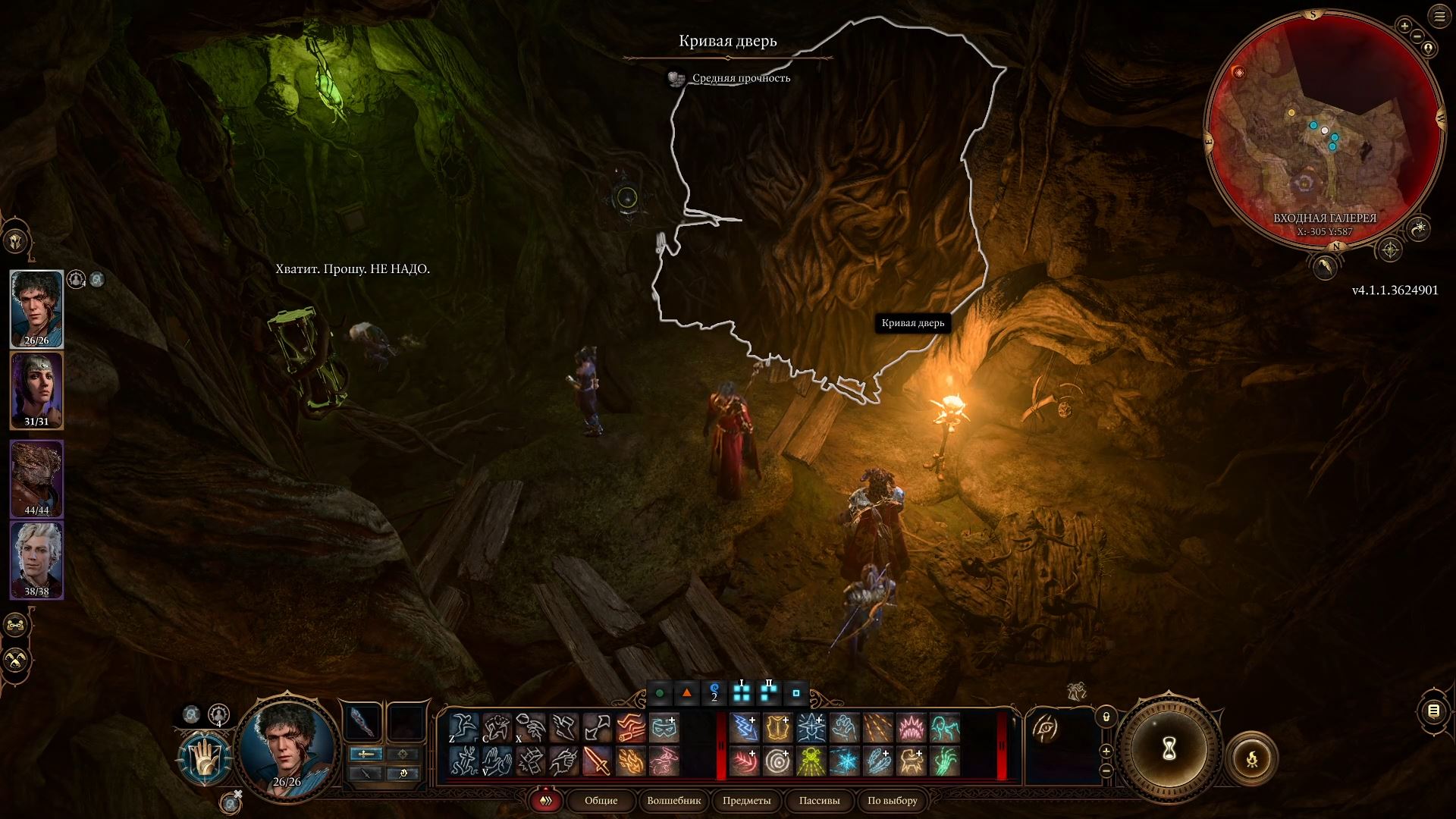Select the purple-skinned companion portrait
1456x819 pixels.
[36, 391]
